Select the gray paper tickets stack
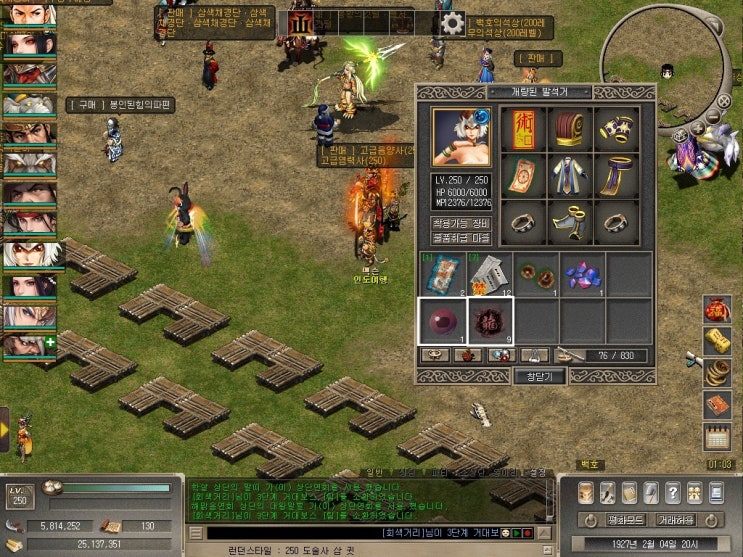Image resolution: width=743 pixels, height=557 pixels. coord(490,274)
